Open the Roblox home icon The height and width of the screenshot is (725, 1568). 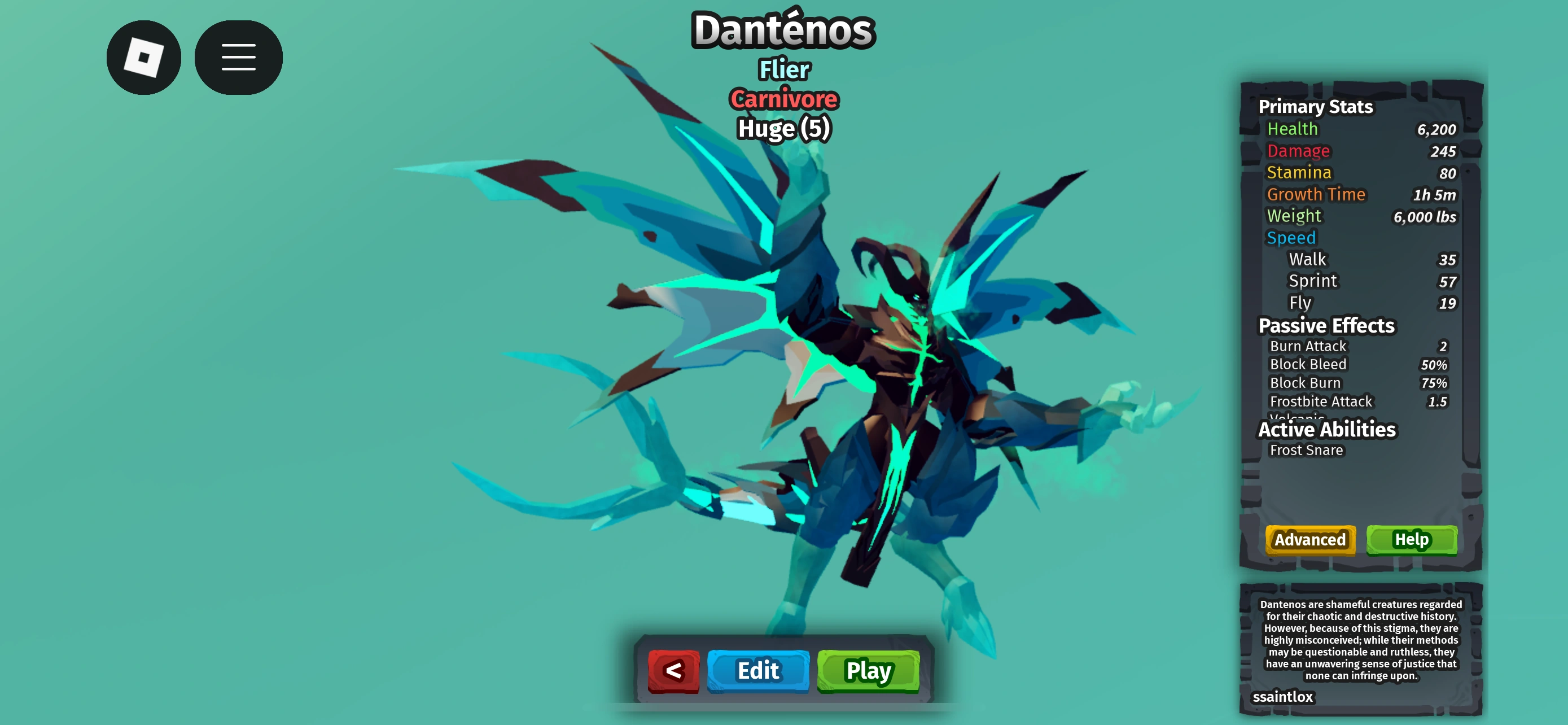(x=144, y=56)
